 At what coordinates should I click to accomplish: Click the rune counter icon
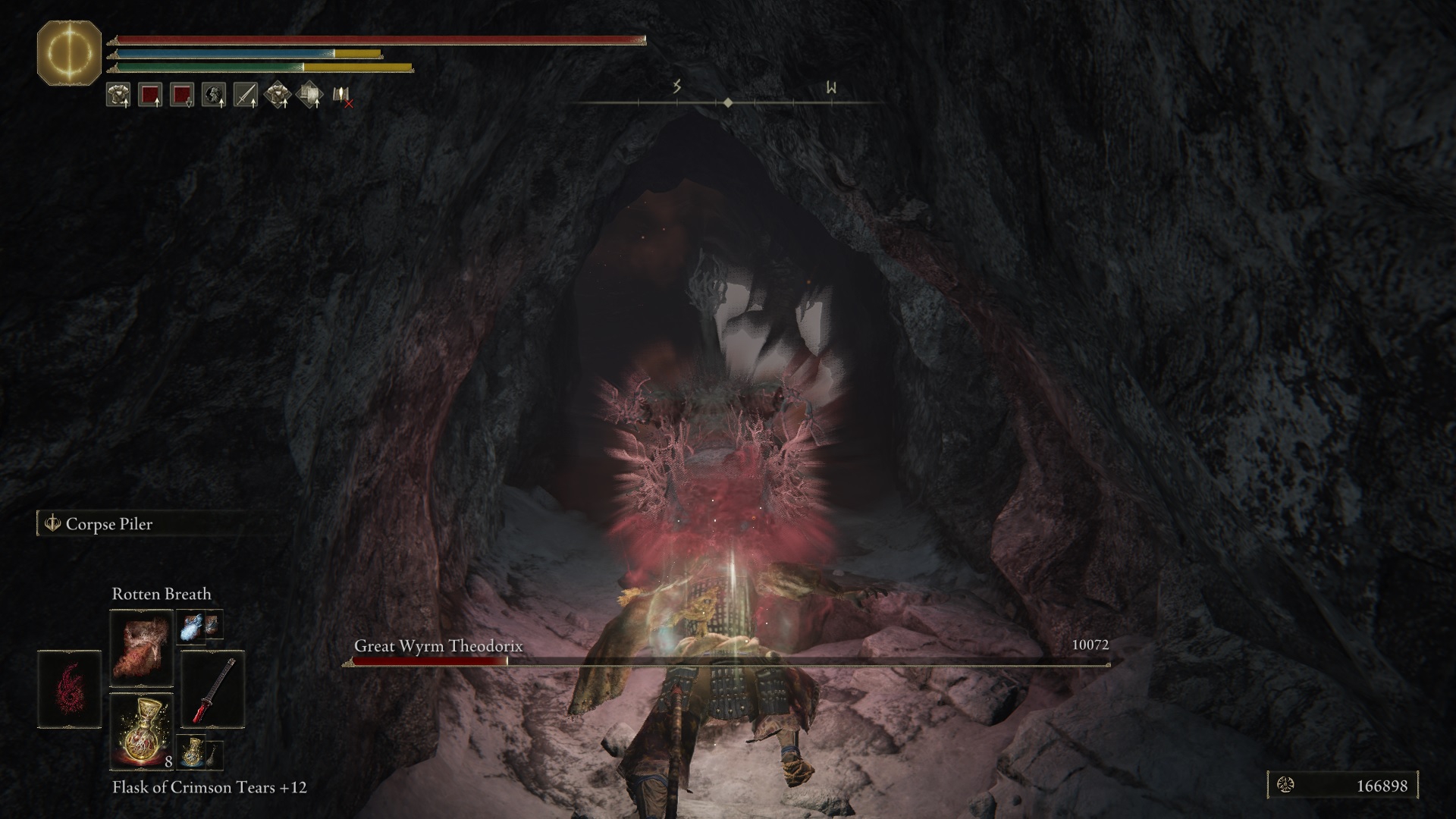click(x=1286, y=786)
